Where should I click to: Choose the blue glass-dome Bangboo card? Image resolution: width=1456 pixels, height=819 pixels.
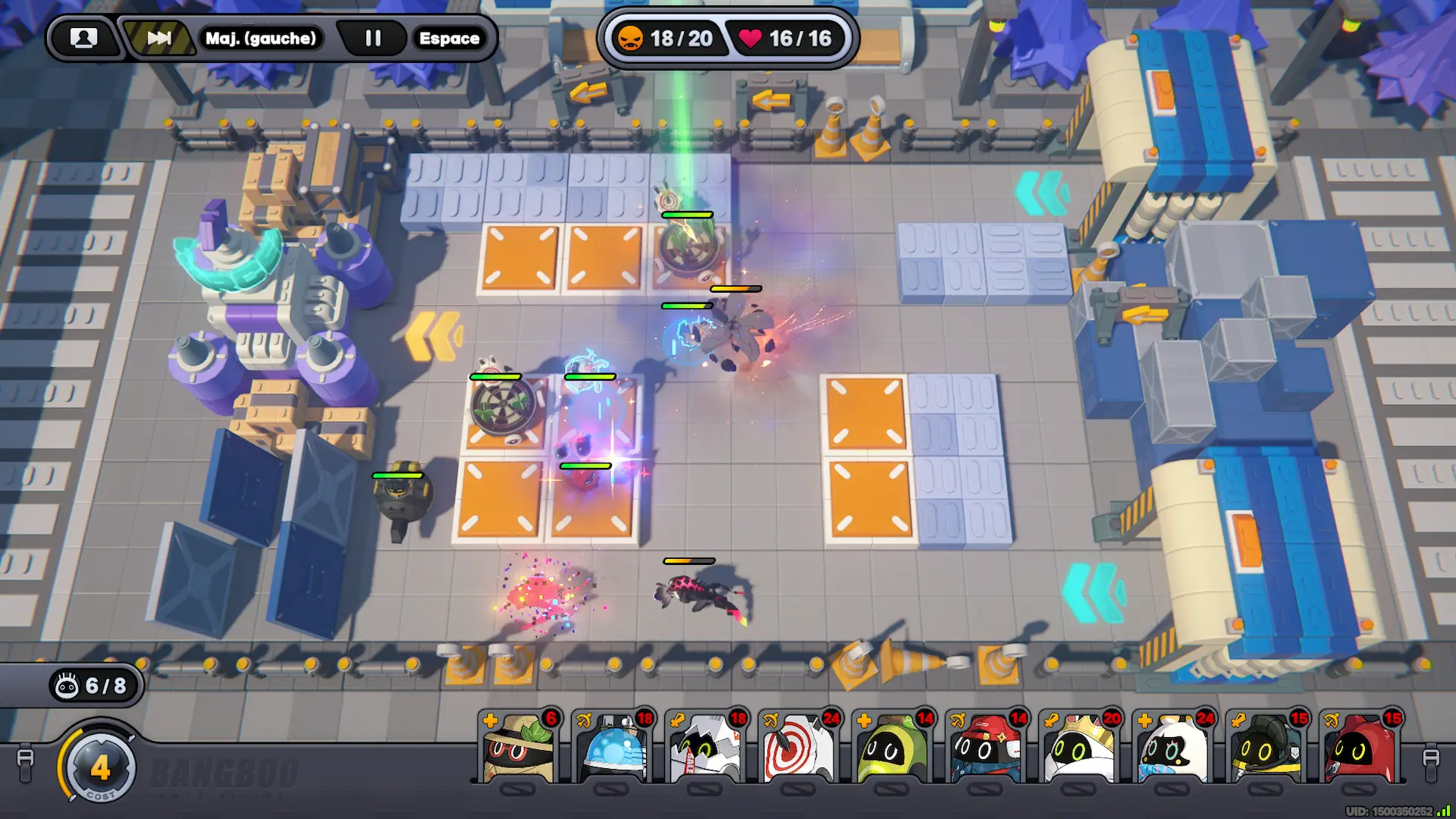[613, 748]
